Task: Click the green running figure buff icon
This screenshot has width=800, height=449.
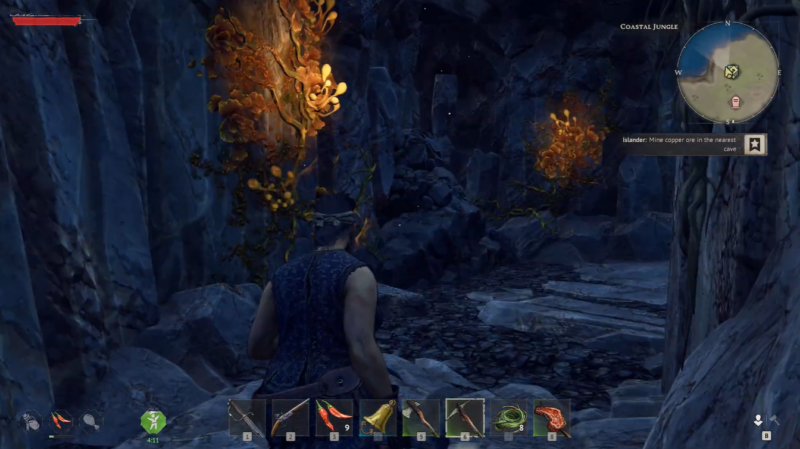Action: [x=153, y=421]
